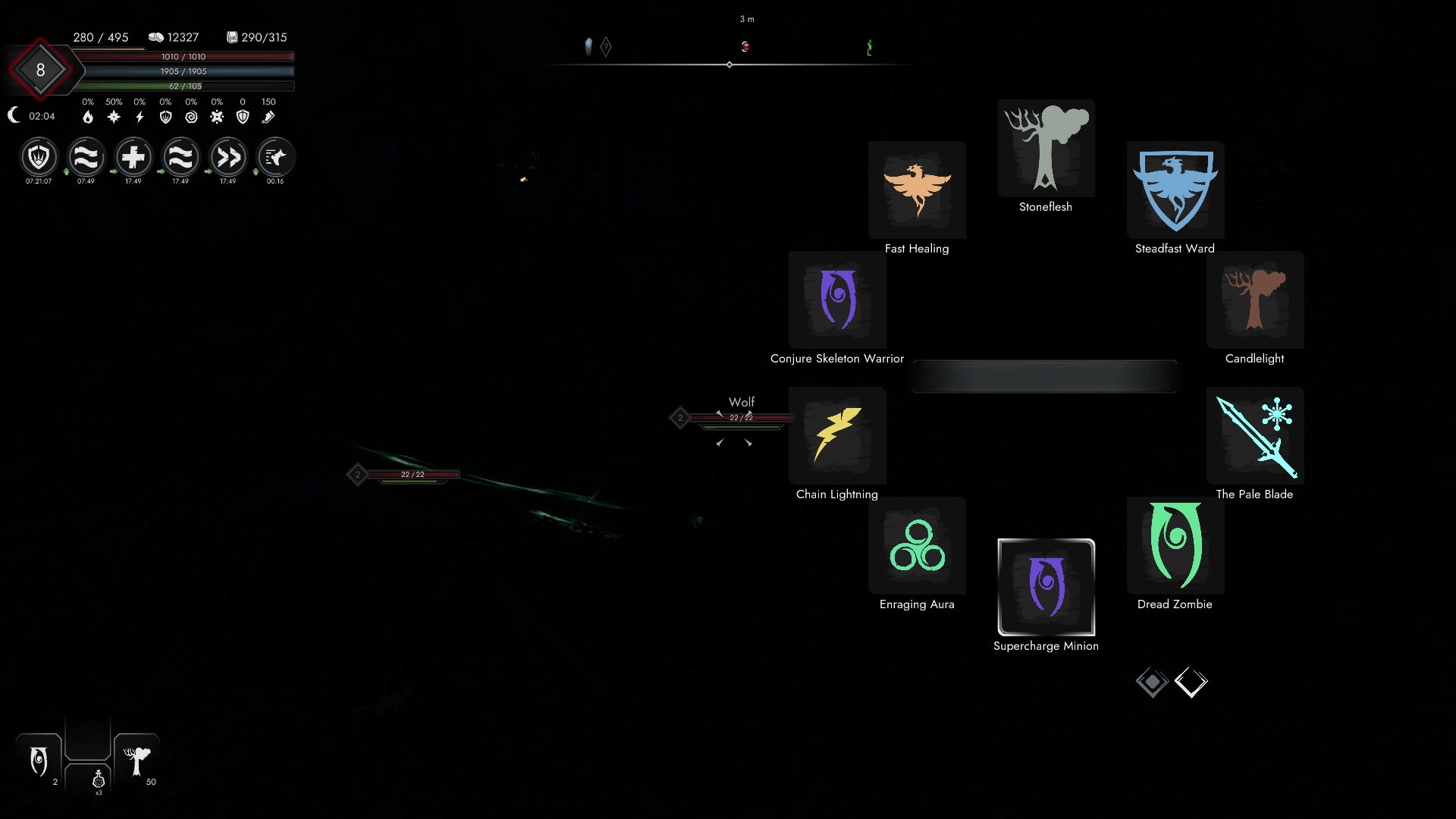This screenshot has width=1456, height=819.
Task: Click the fire resistance flame icon
Action: coord(86,116)
